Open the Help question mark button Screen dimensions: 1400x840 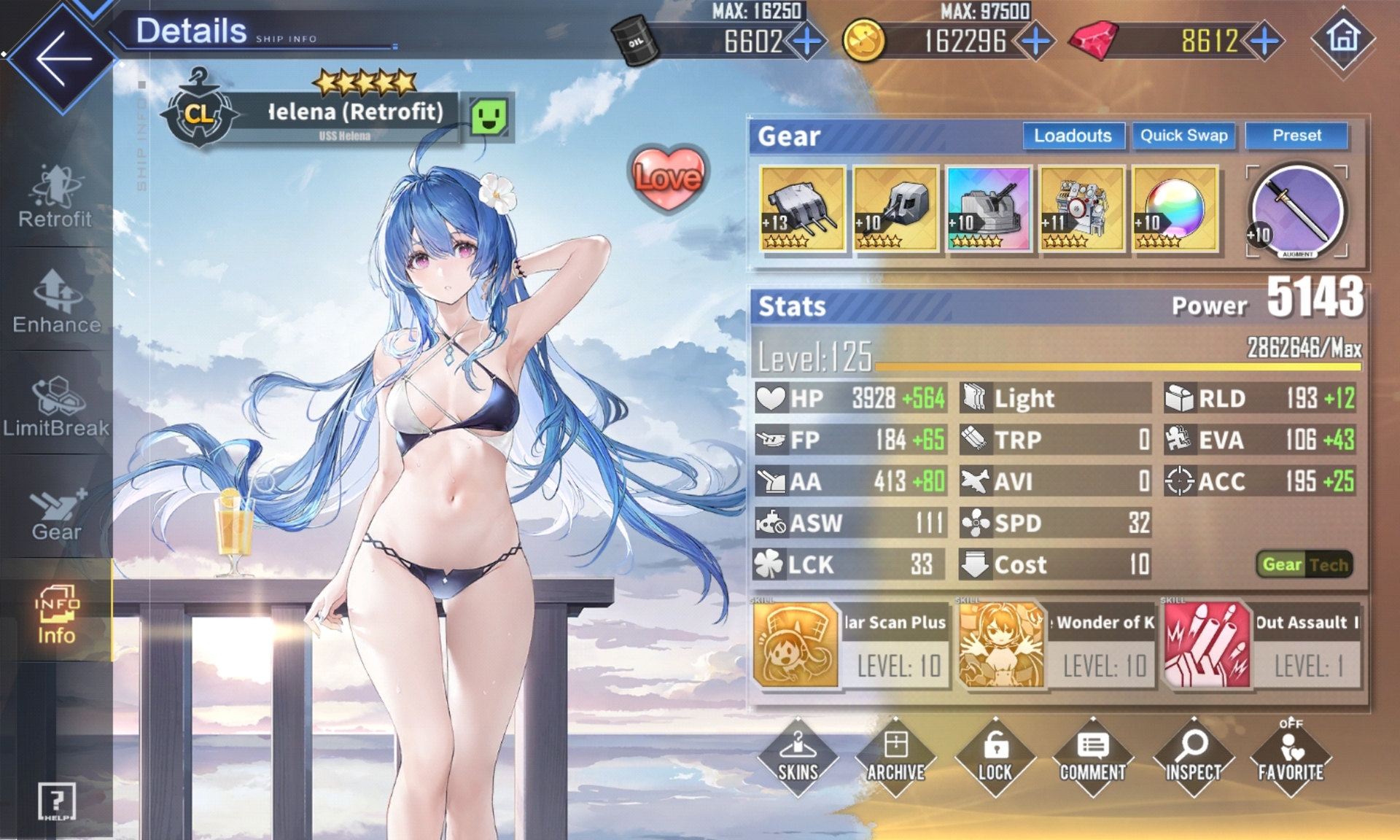click(56, 801)
